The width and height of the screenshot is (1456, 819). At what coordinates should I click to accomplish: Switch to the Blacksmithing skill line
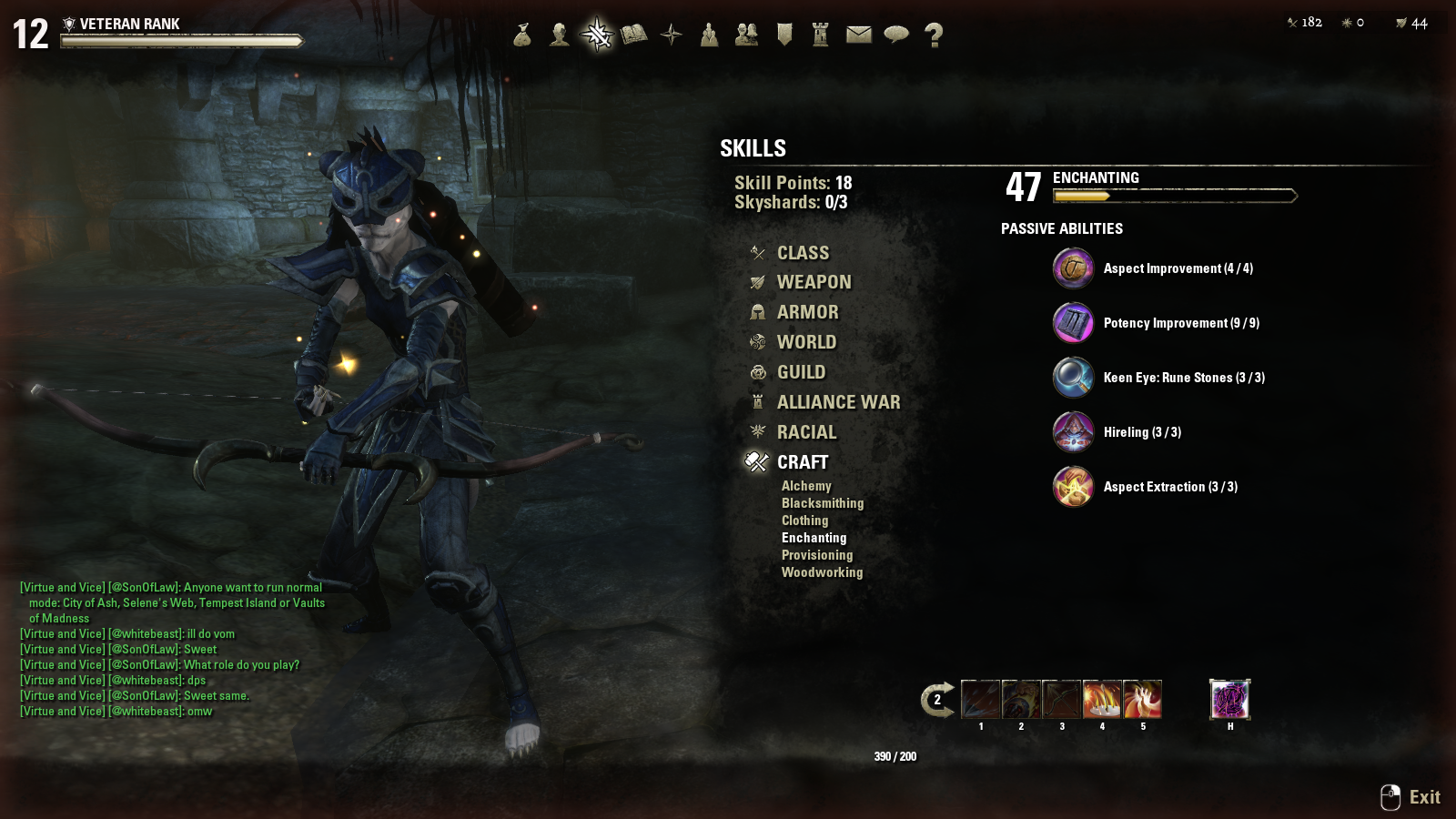[823, 503]
